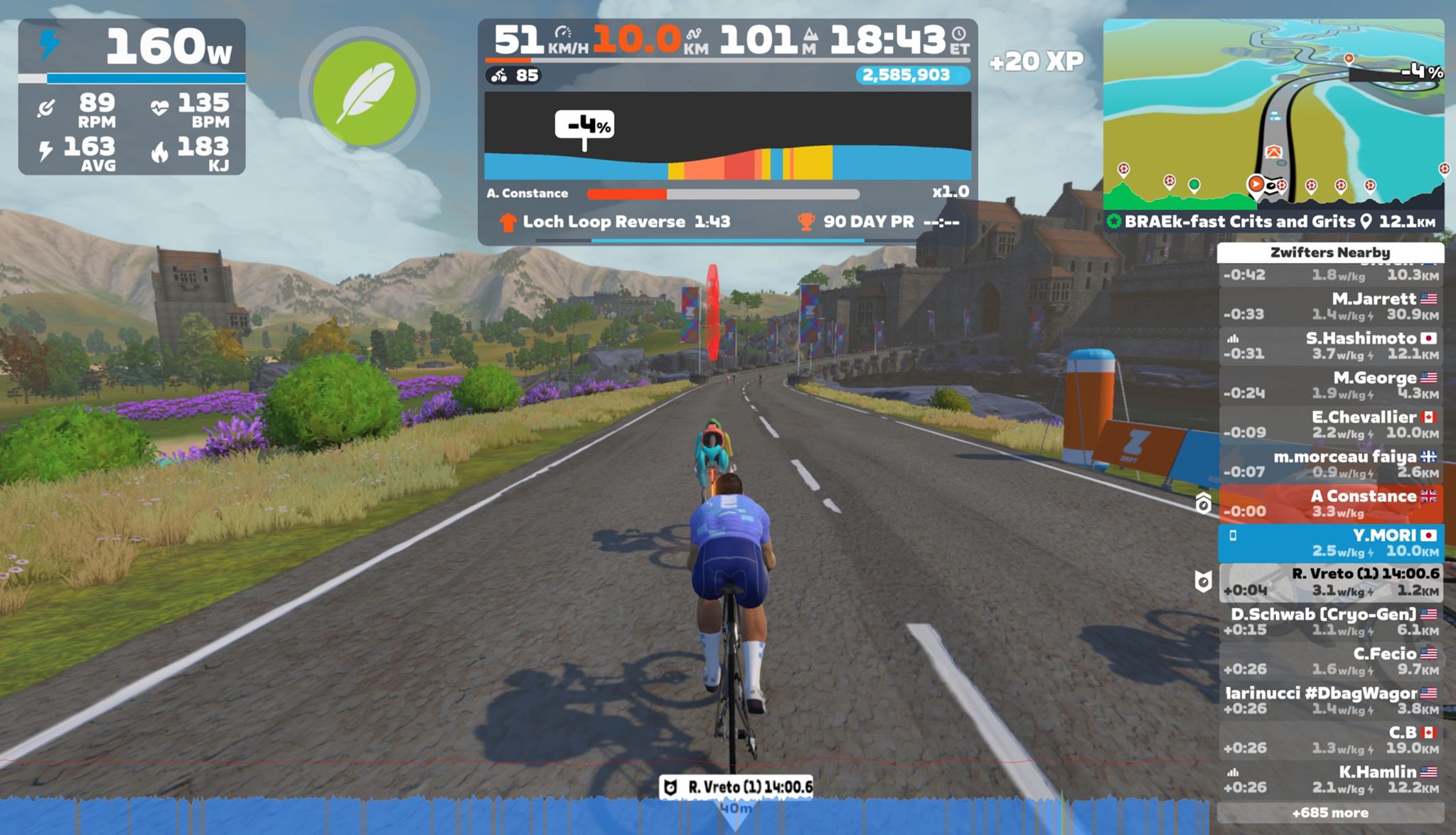Image resolution: width=1456 pixels, height=835 pixels.
Task: Activate the green feather PowerUp
Action: (x=364, y=93)
